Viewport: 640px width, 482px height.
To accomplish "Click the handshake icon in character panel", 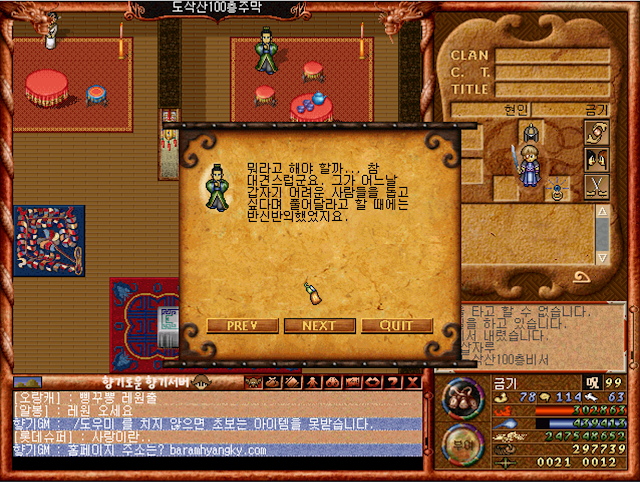I will click(x=596, y=133).
